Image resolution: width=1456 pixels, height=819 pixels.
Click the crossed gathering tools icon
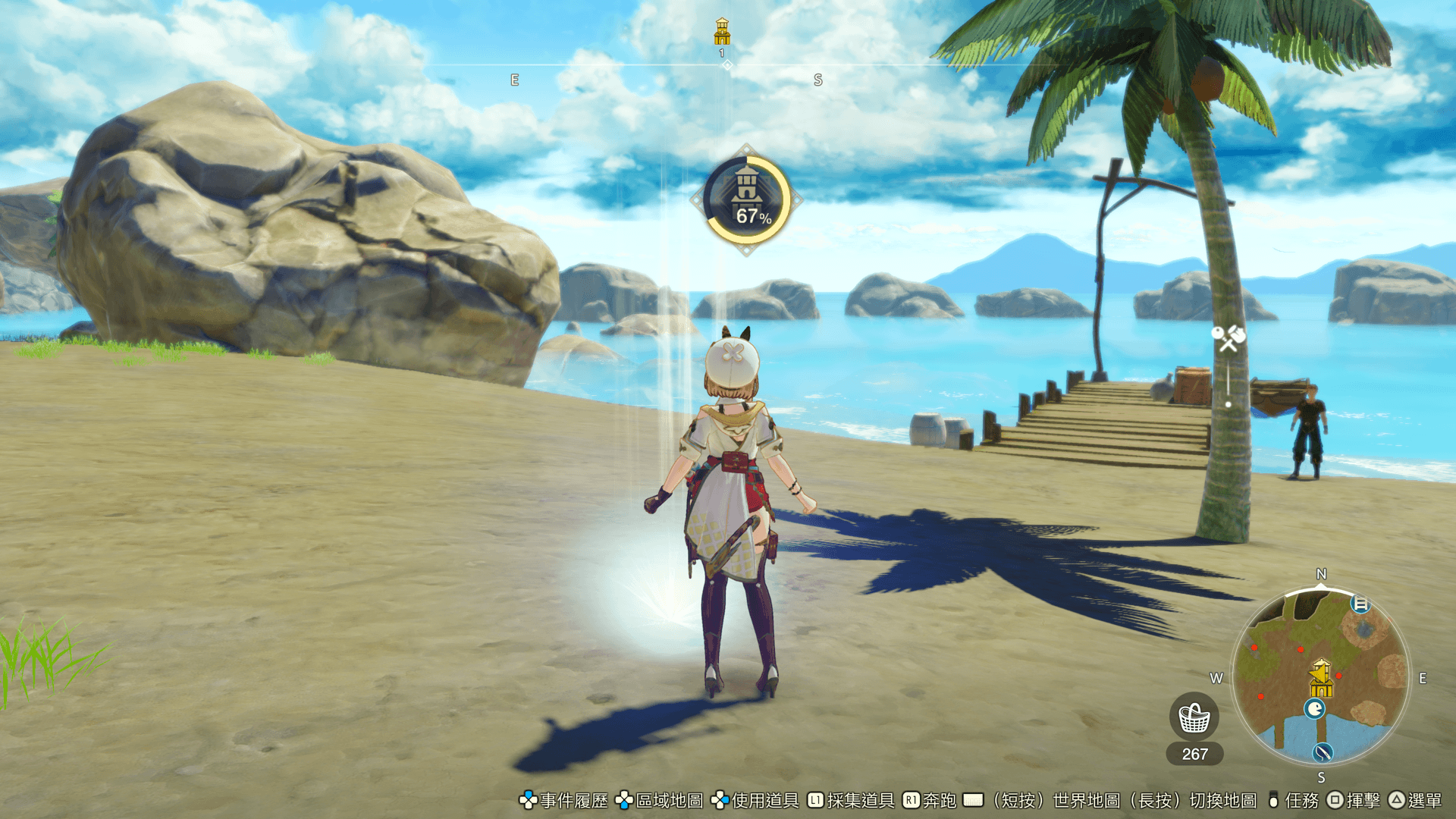click(1228, 337)
